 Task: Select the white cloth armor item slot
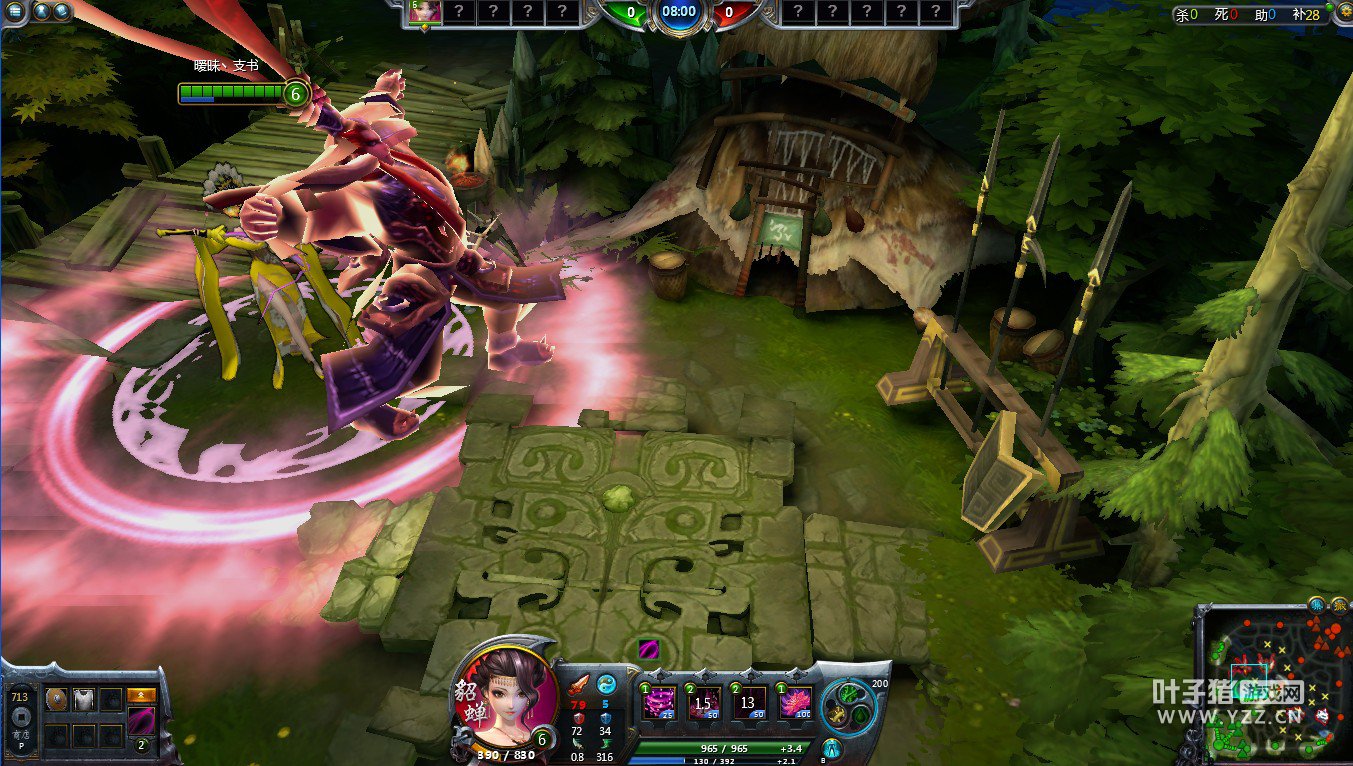(x=84, y=699)
